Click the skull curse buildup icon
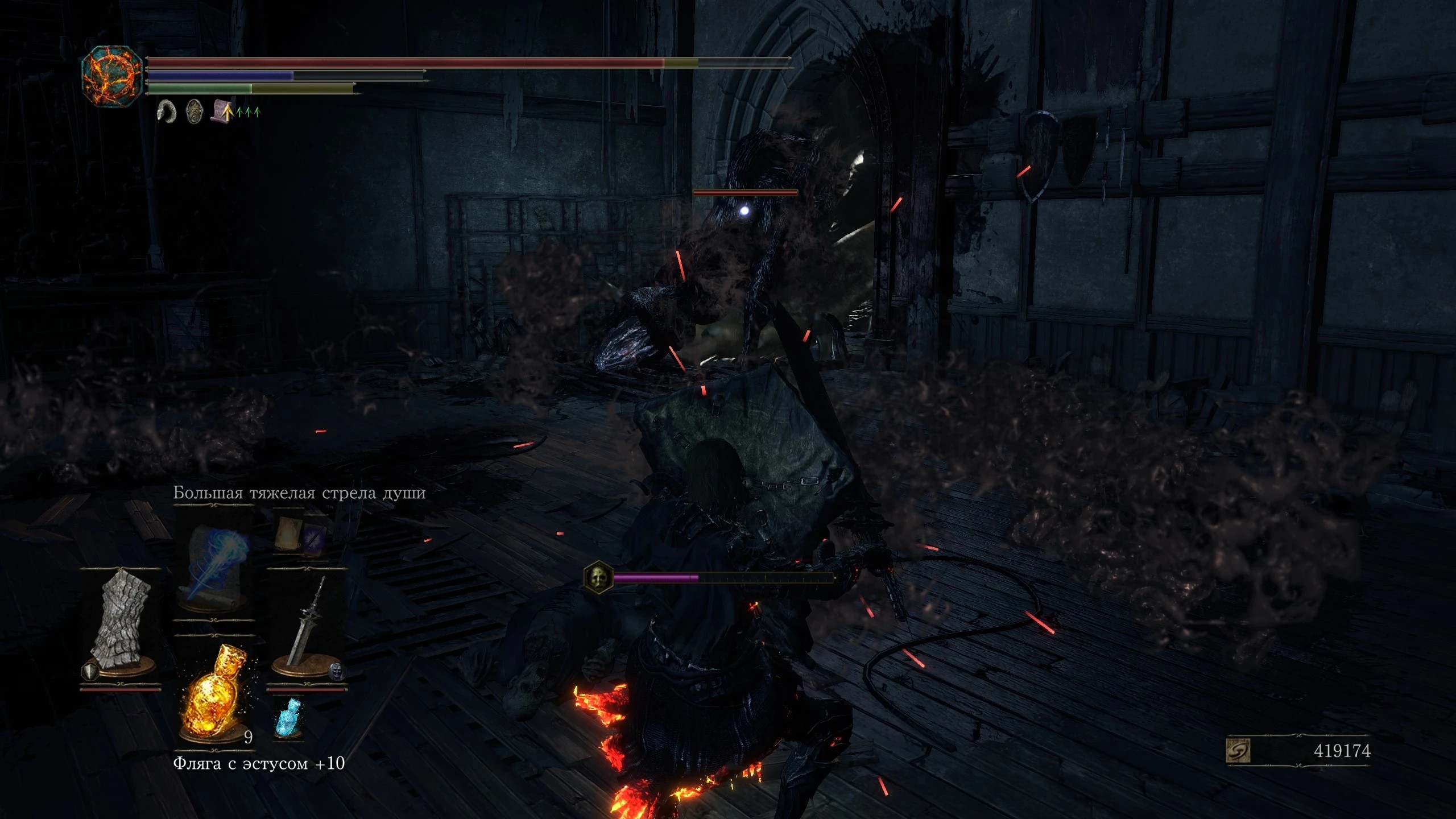 click(598, 577)
